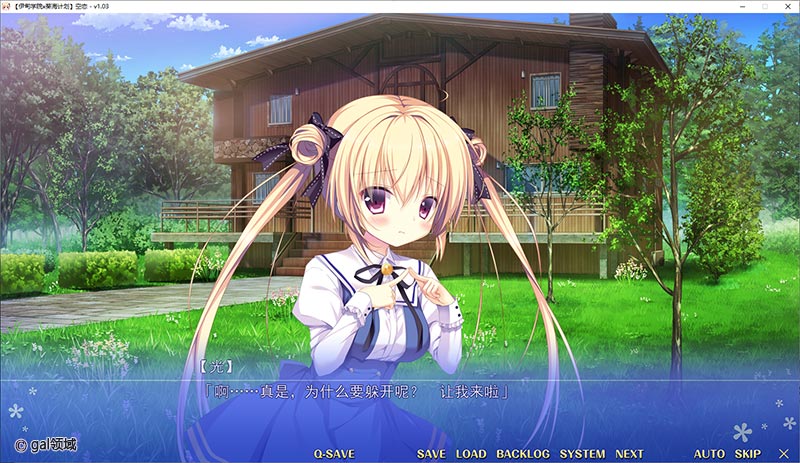The height and width of the screenshot is (463, 800).
Task: Close the game window
Action: (786, 7)
